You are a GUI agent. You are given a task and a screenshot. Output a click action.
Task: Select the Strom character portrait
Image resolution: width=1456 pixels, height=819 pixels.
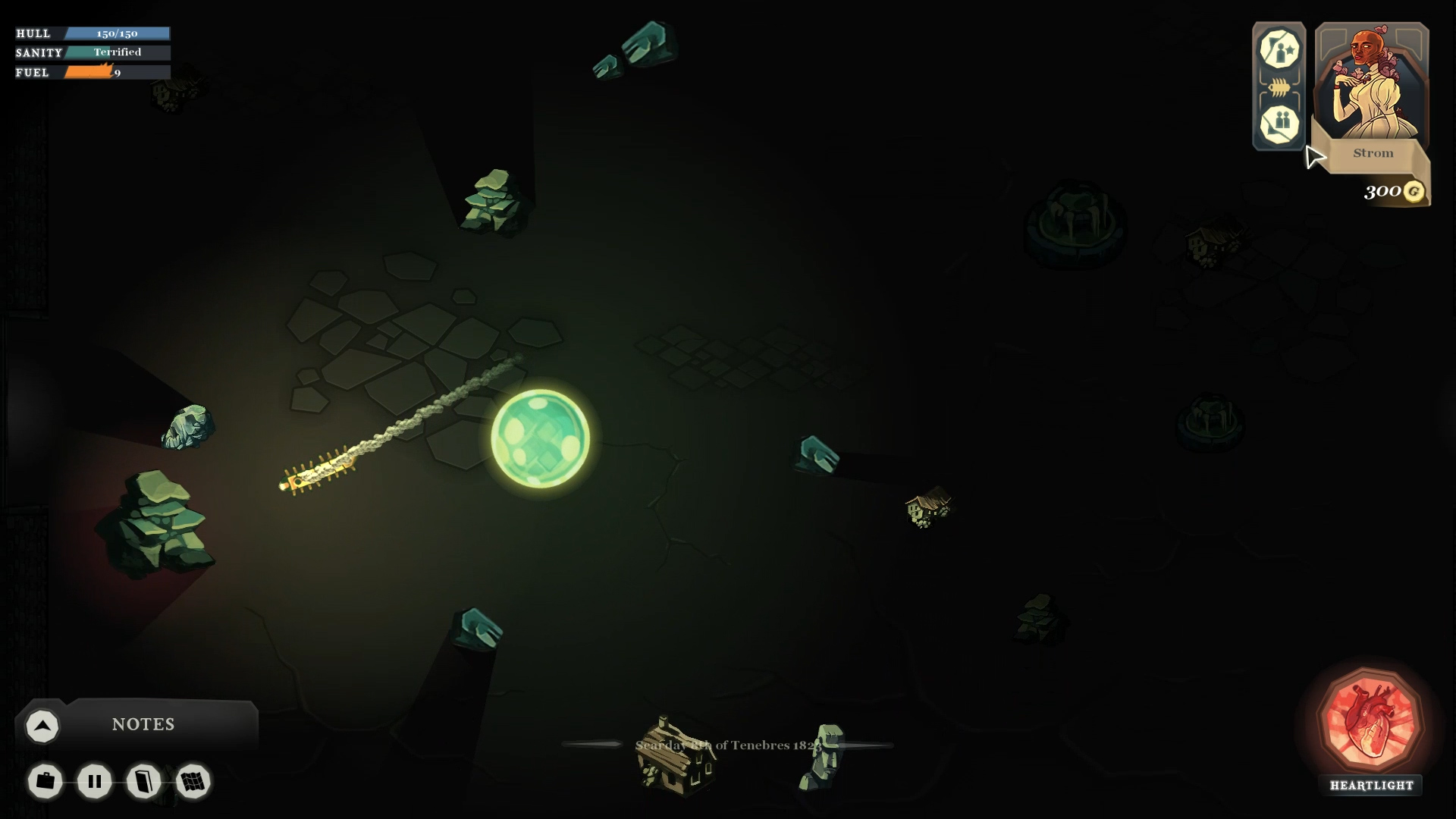[1372, 87]
